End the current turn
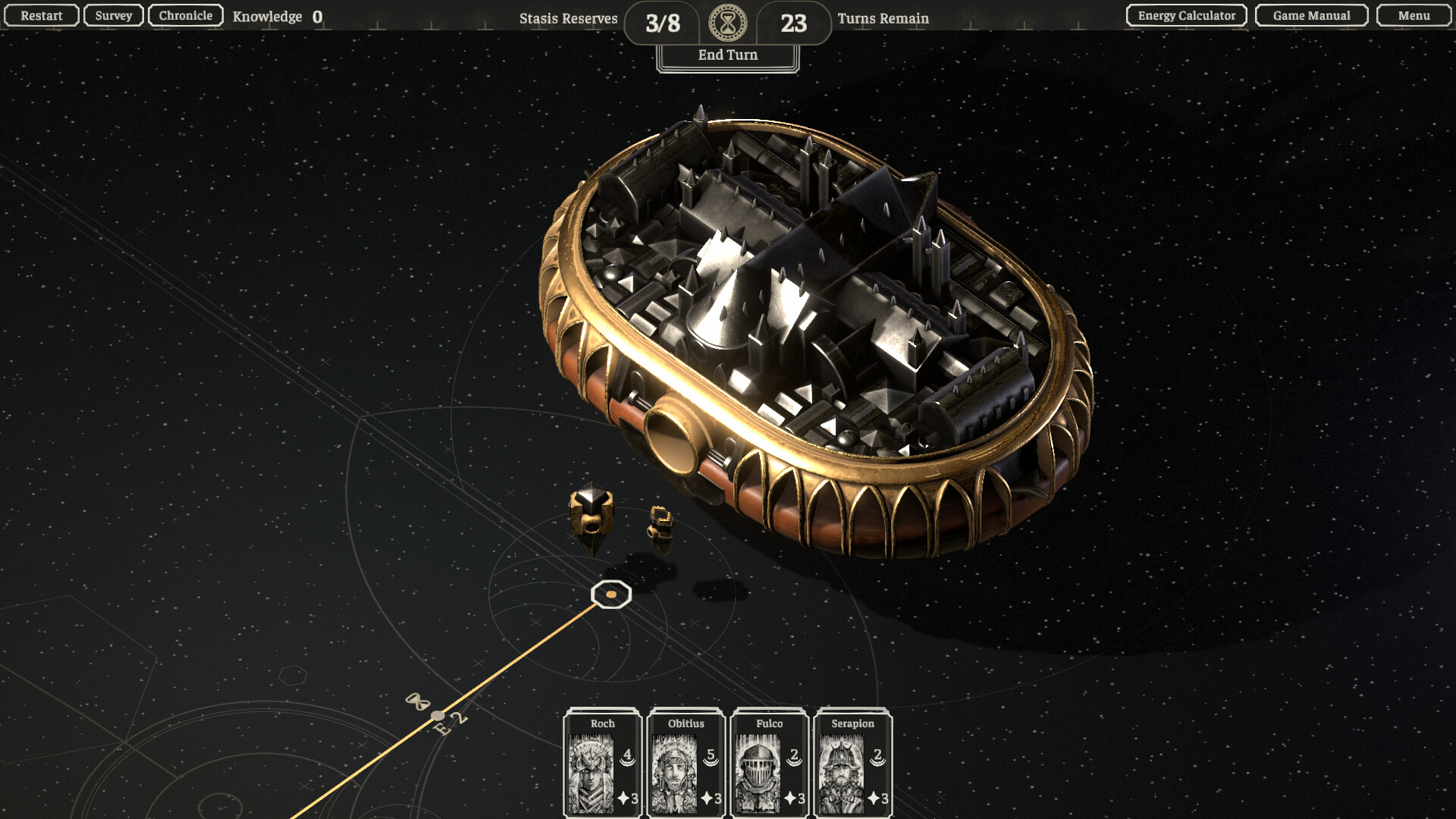Screen dimensions: 1456x819 [728, 55]
